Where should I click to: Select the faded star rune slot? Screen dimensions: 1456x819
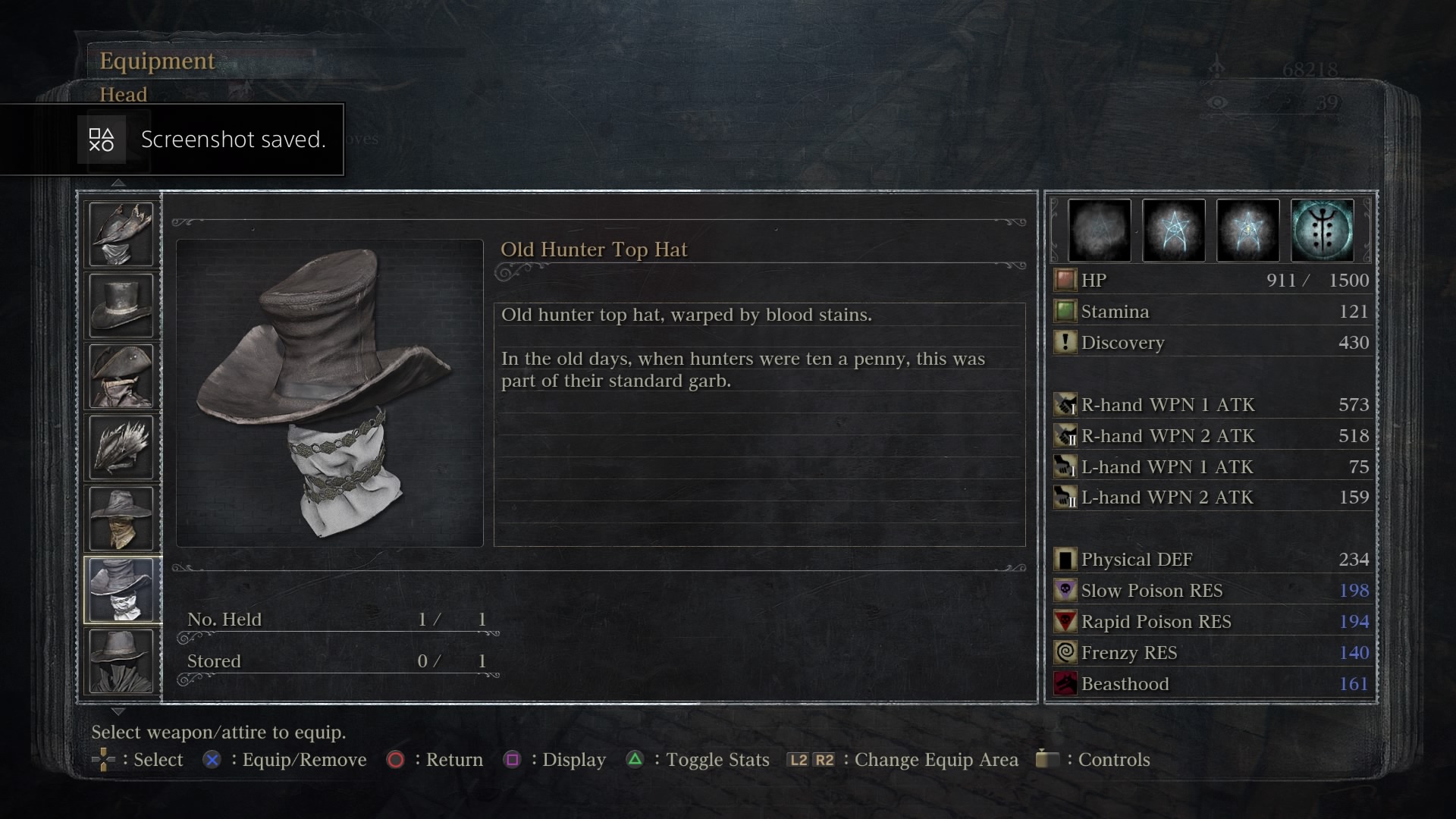point(1099,231)
